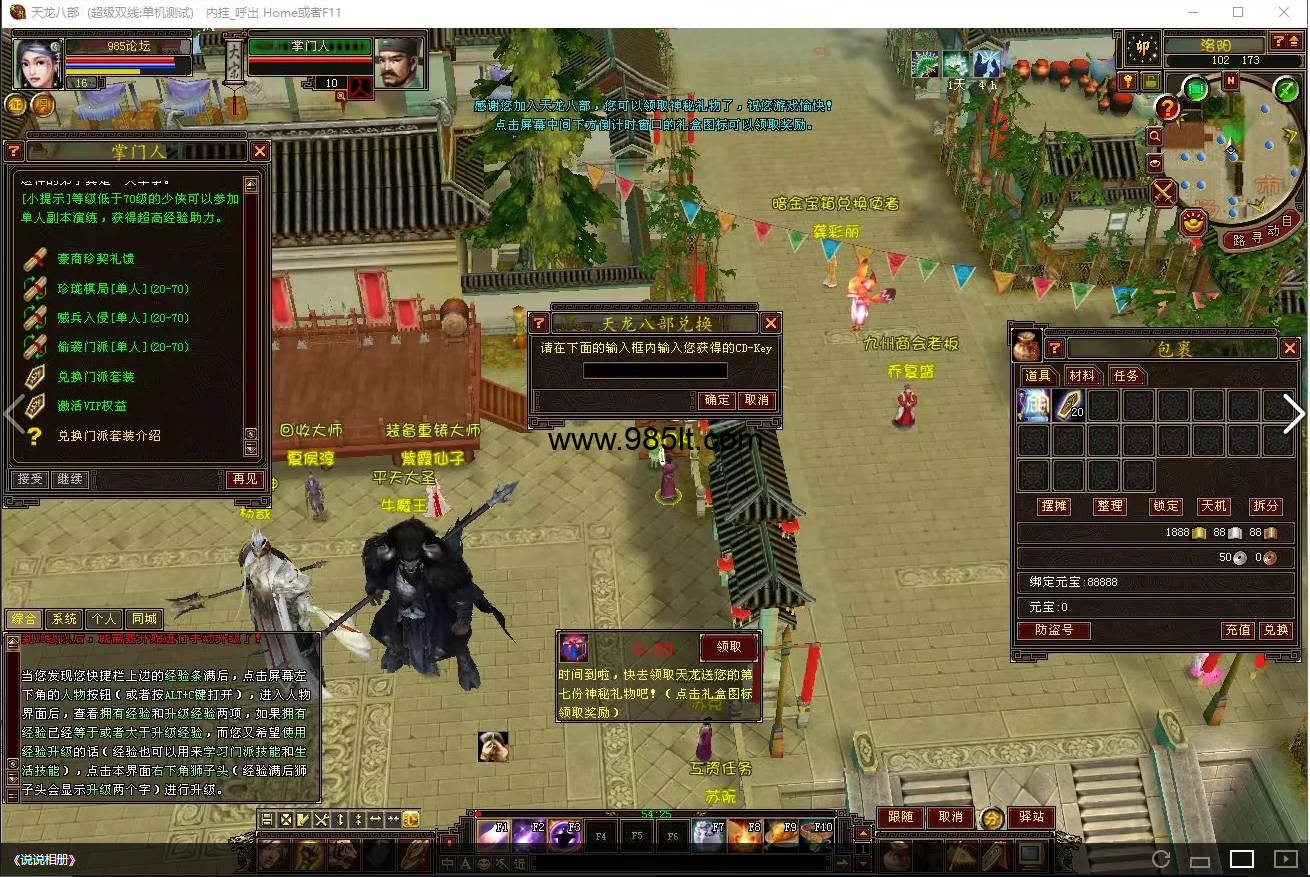Switch chat to the 系统 tab
The width and height of the screenshot is (1310, 877).
click(x=64, y=619)
